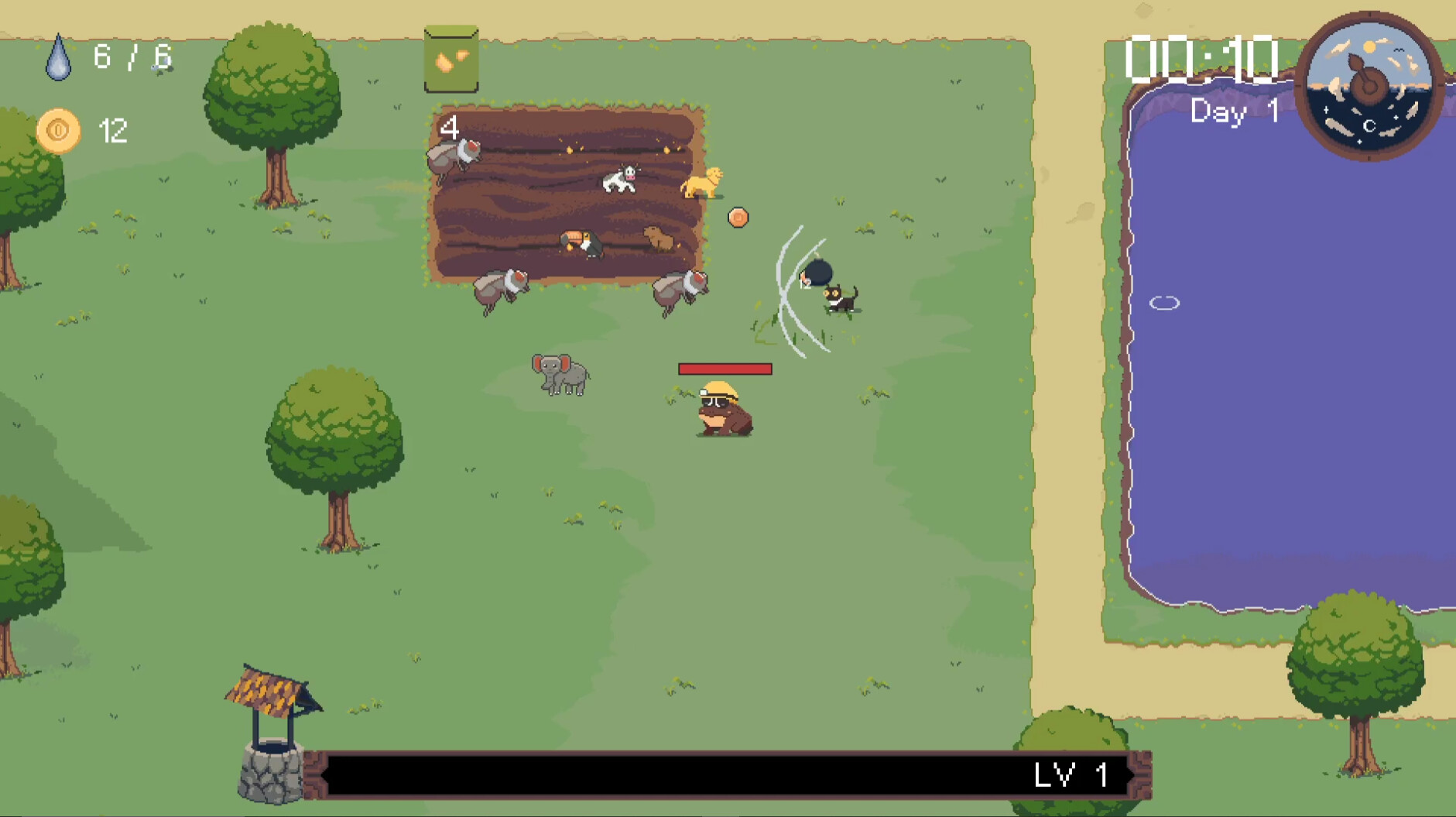Click the red enemy health bar
The image size is (1456, 817).
click(725, 369)
